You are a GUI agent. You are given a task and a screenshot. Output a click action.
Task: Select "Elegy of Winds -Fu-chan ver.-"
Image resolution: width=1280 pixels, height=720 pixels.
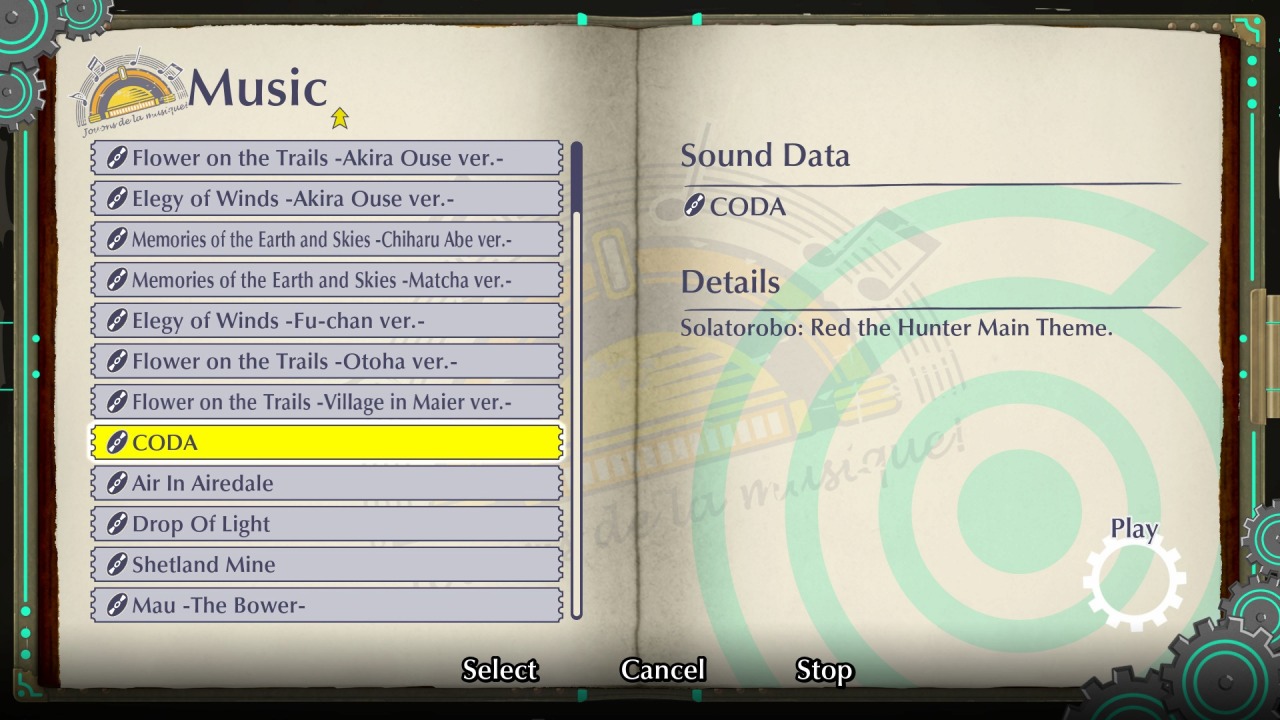pos(325,320)
